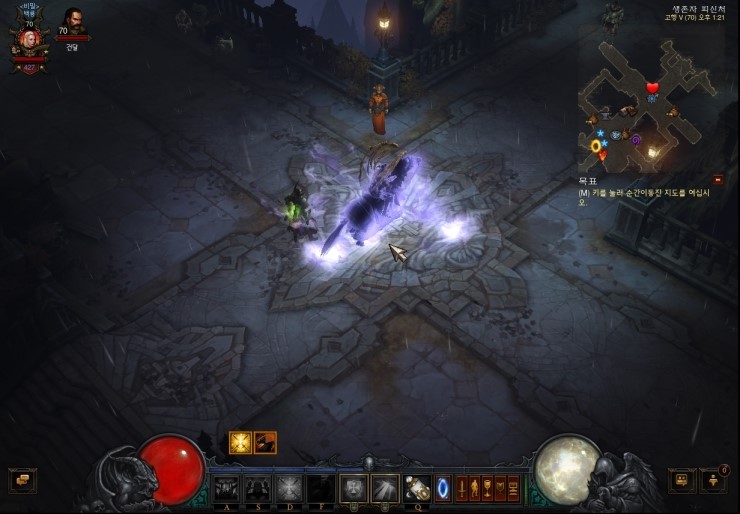This screenshot has width=740, height=514.
Task: Click the red heart marker on minimap
Action: point(652,88)
